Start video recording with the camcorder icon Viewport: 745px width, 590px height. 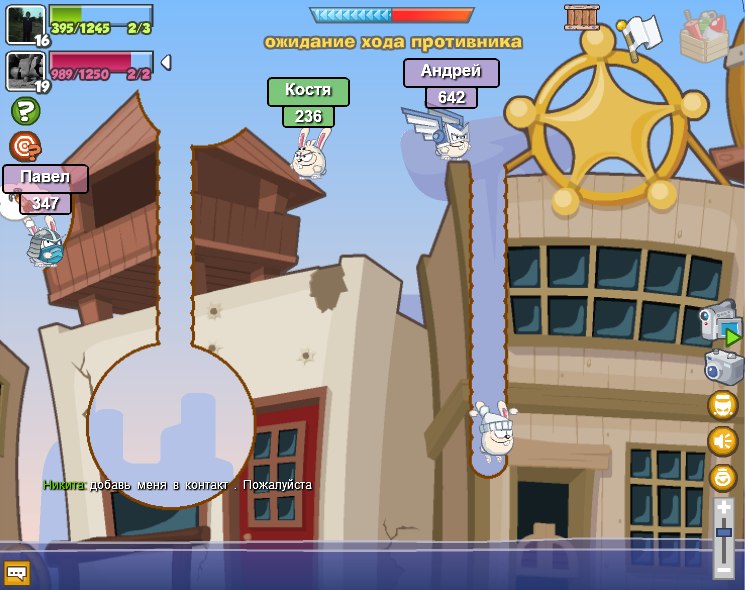[x=719, y=322]
